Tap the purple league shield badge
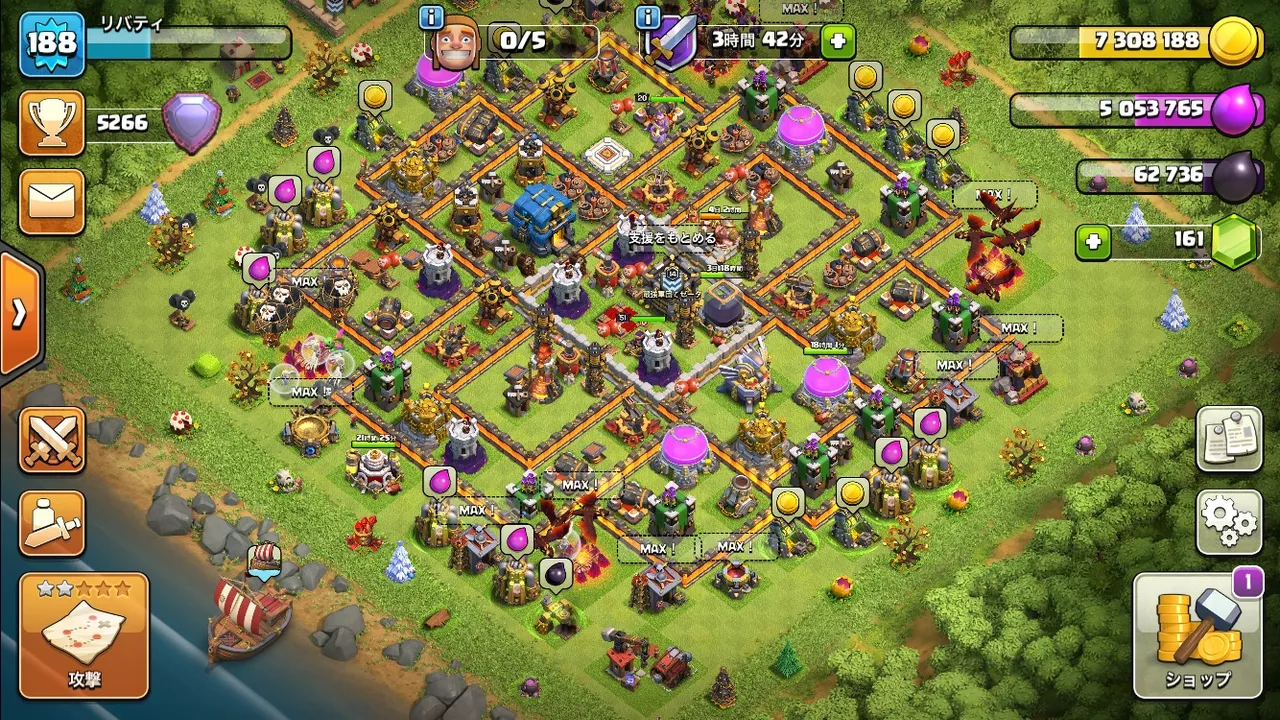Screen dimensions: 1280x720 [191, 122]
